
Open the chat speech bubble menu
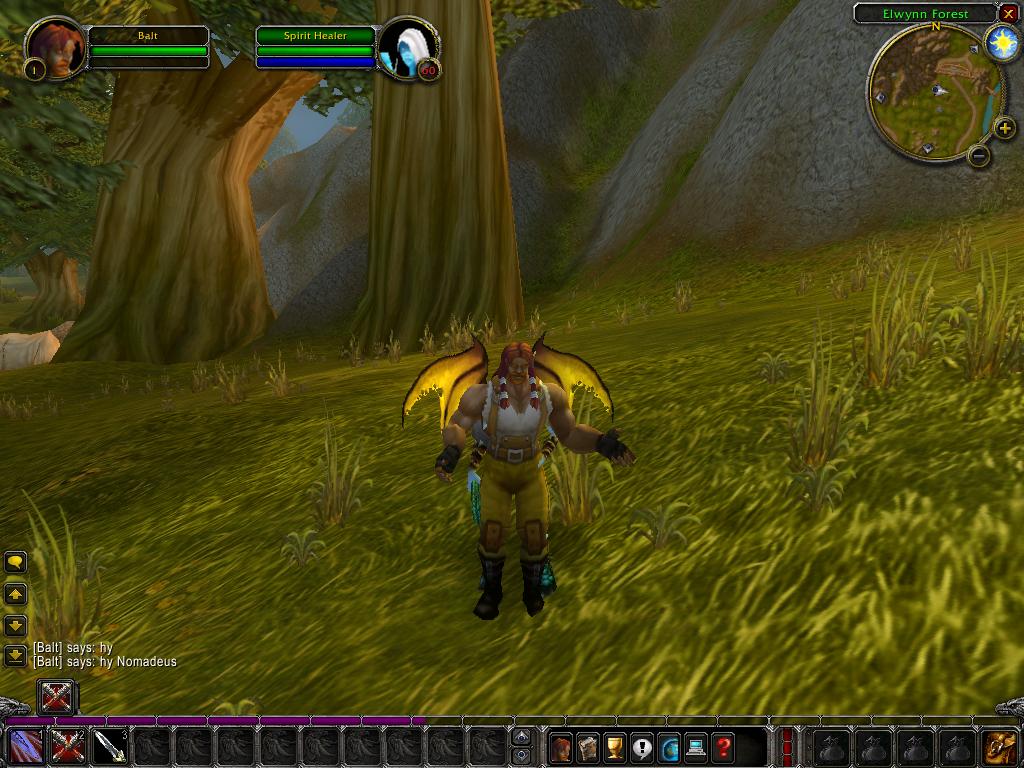click(x=15, y=563)
